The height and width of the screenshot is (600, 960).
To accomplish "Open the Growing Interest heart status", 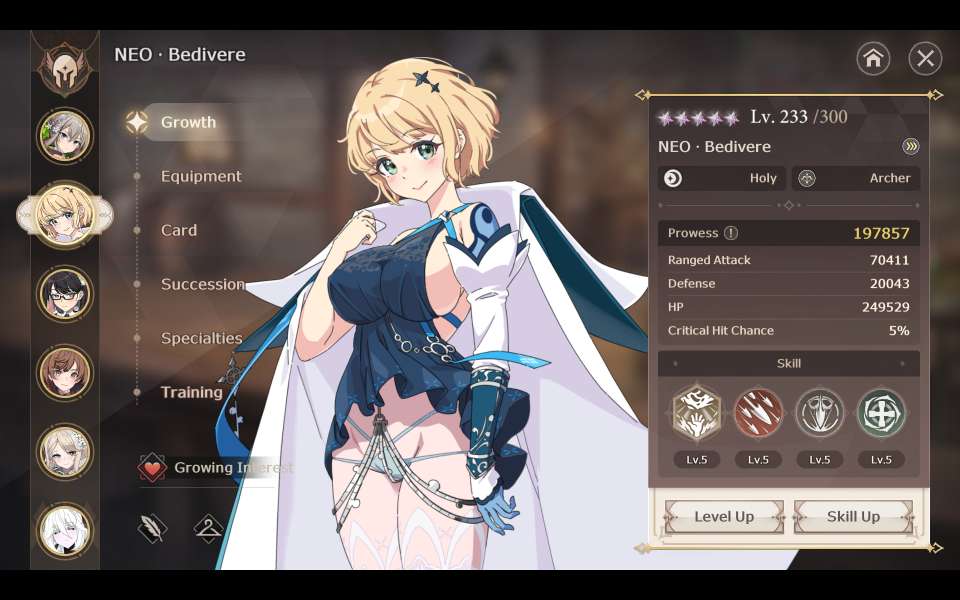I will [152, 468].
